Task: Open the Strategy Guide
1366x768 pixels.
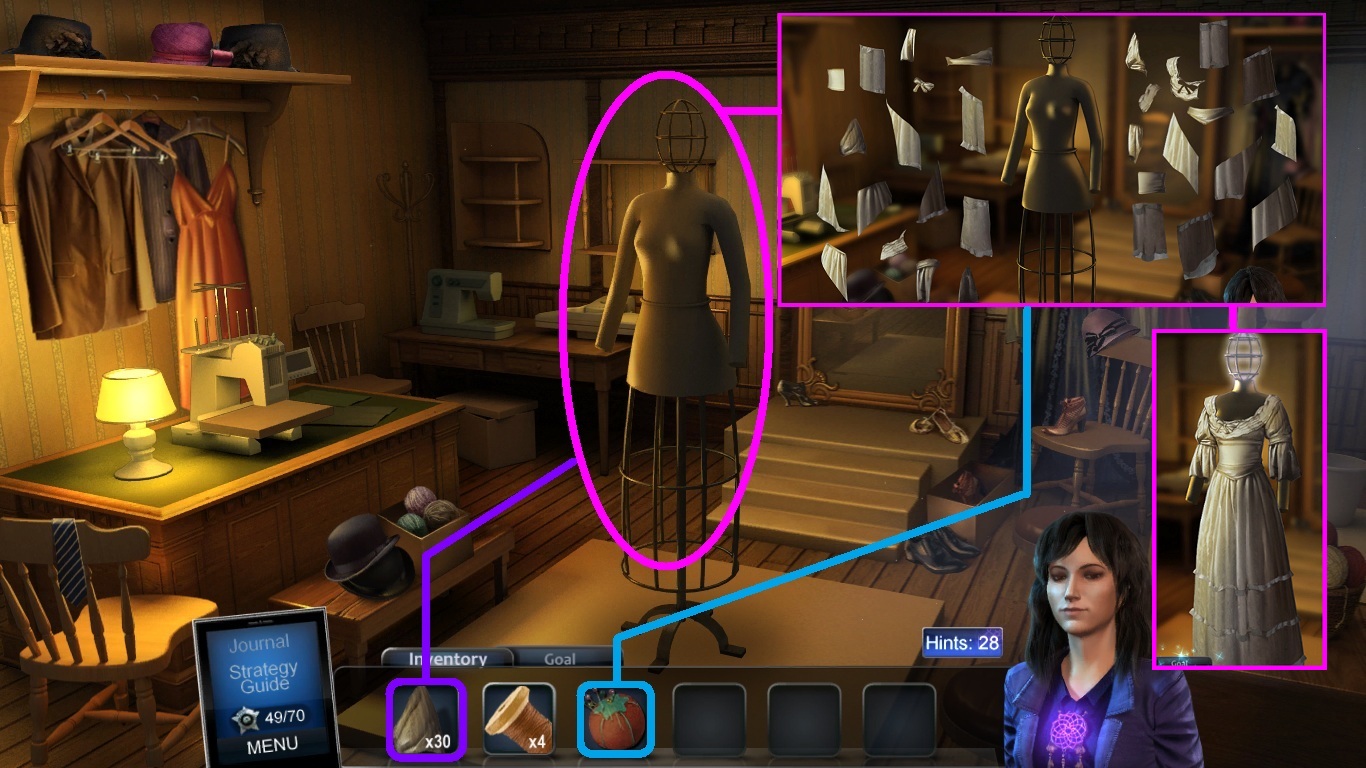Action: point(262,677)
